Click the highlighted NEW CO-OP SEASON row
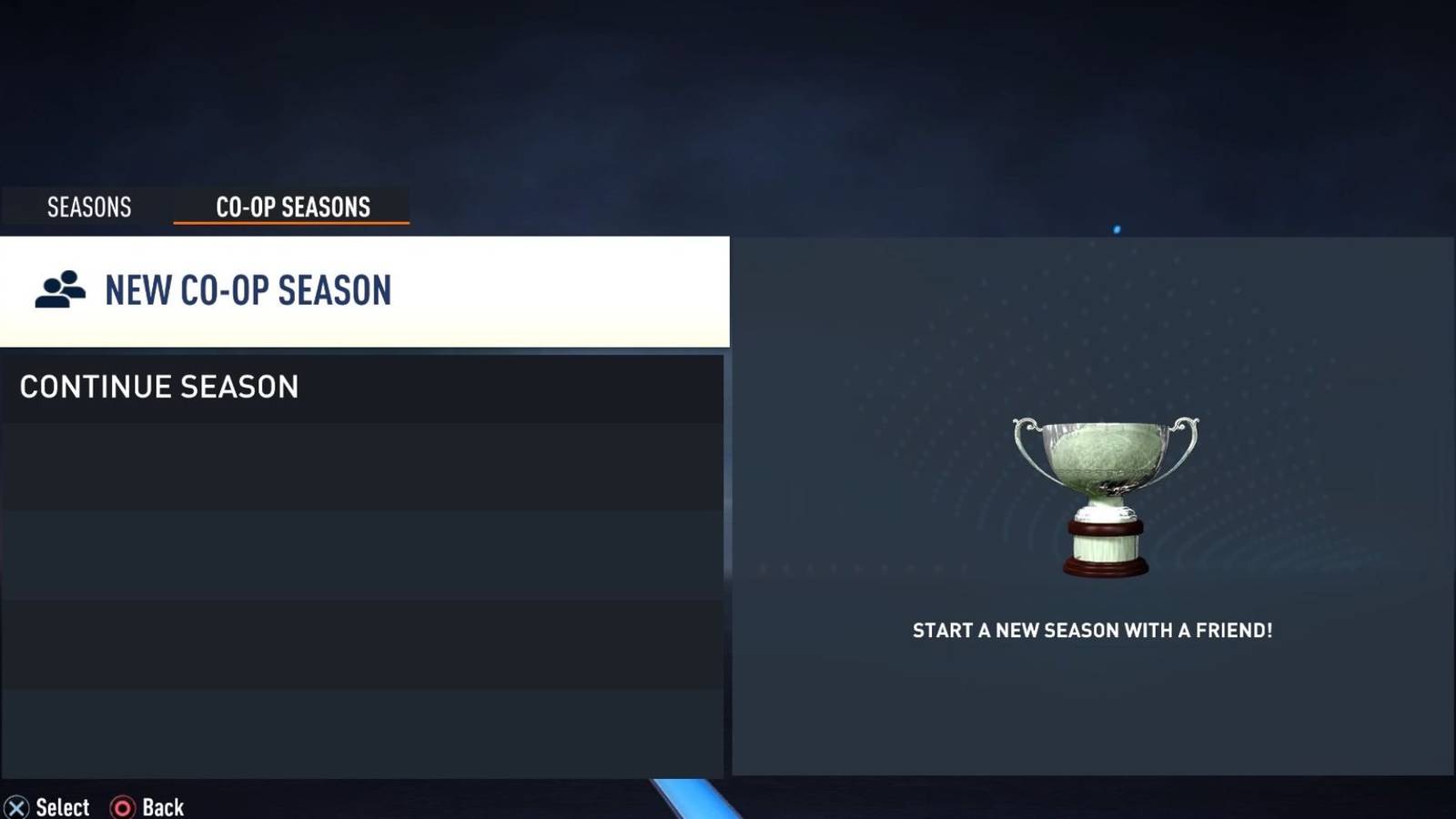1456x819 pixels. coord(364,289)
